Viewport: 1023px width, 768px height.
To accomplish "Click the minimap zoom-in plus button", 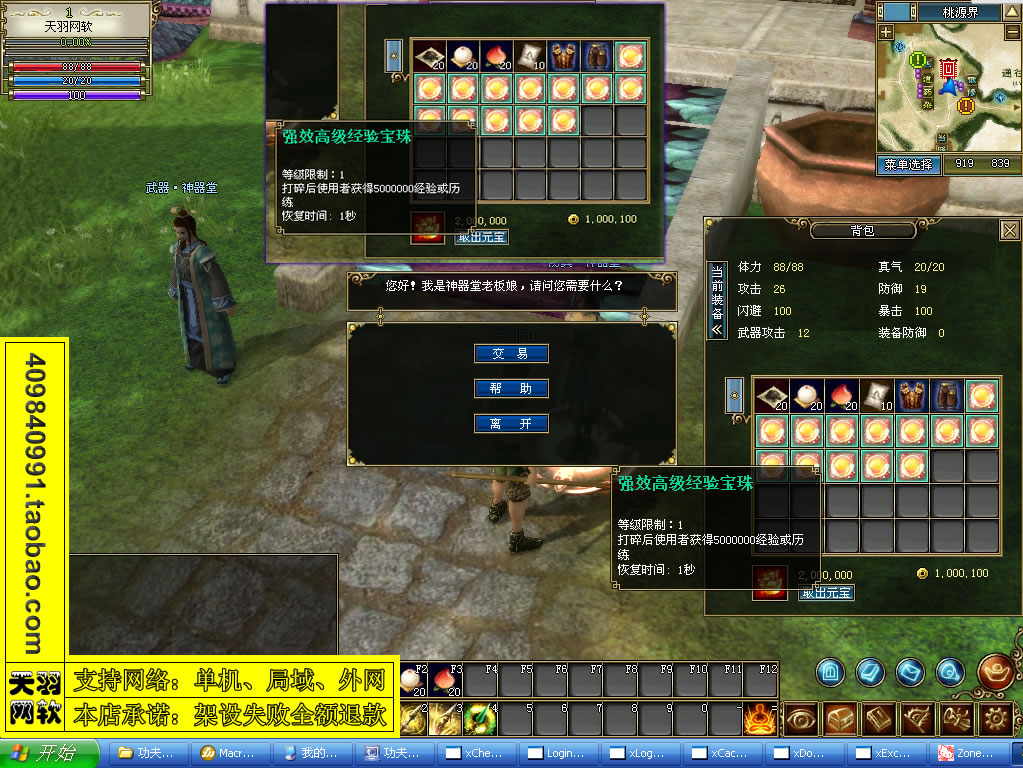I will pyautogui.click(x=886, y=32).
